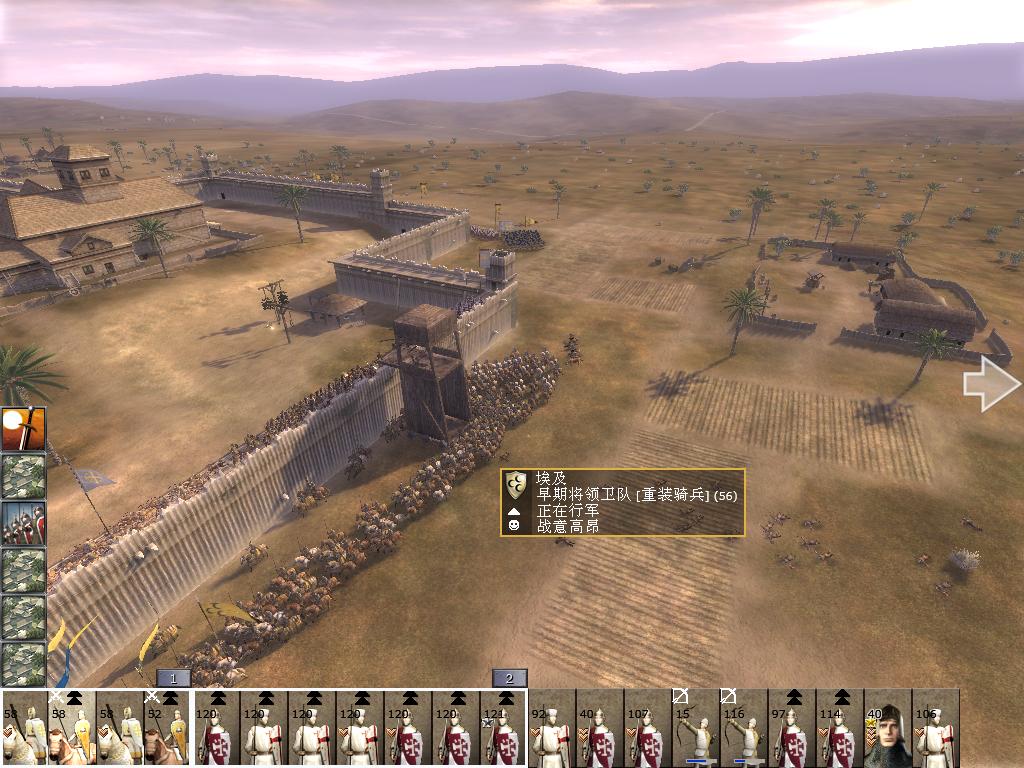Select group 2 tab
Viewport: 1024px width, 768px height.
509,678
